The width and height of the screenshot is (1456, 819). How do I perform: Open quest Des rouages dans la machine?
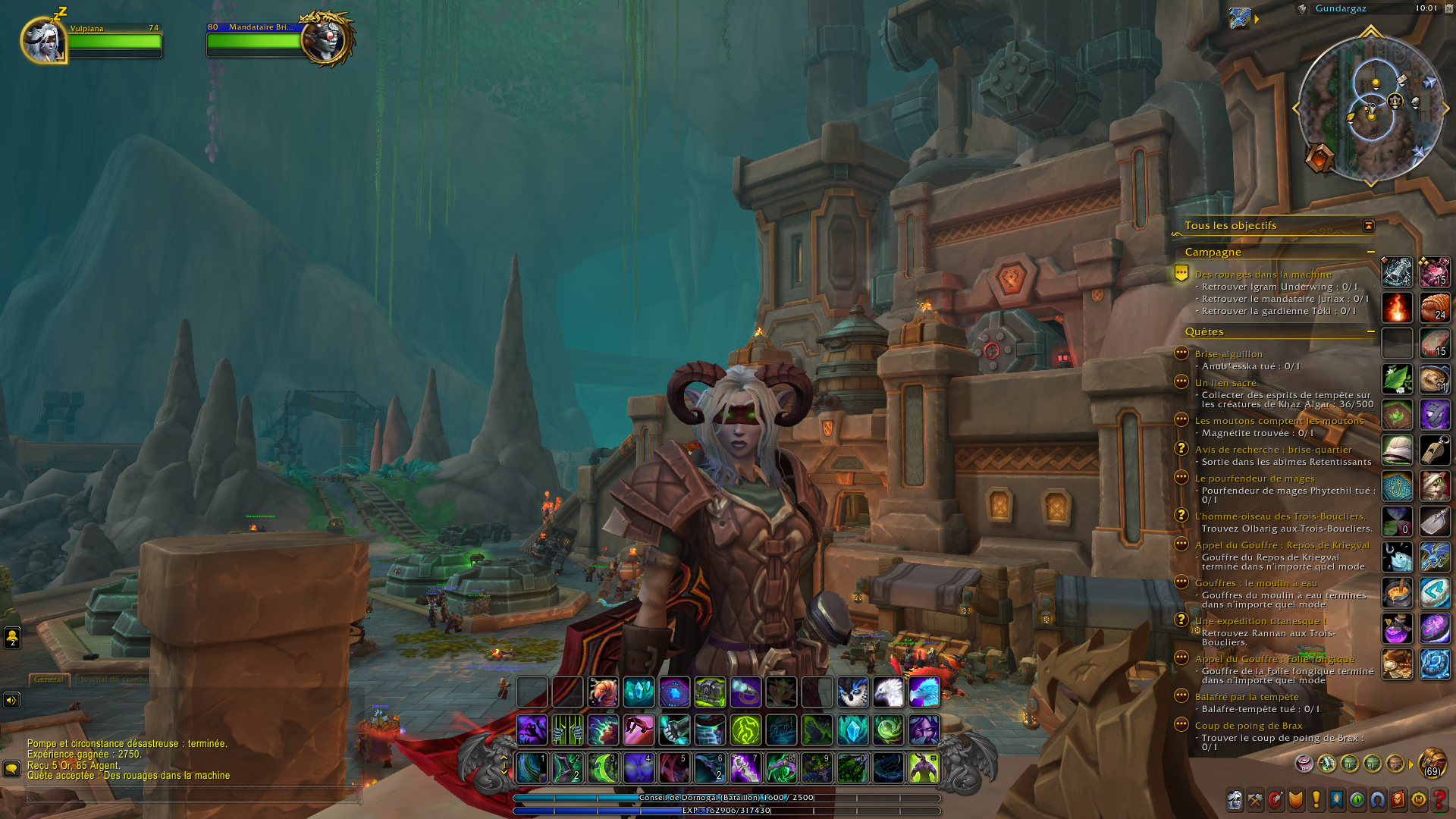[1263, 275]
